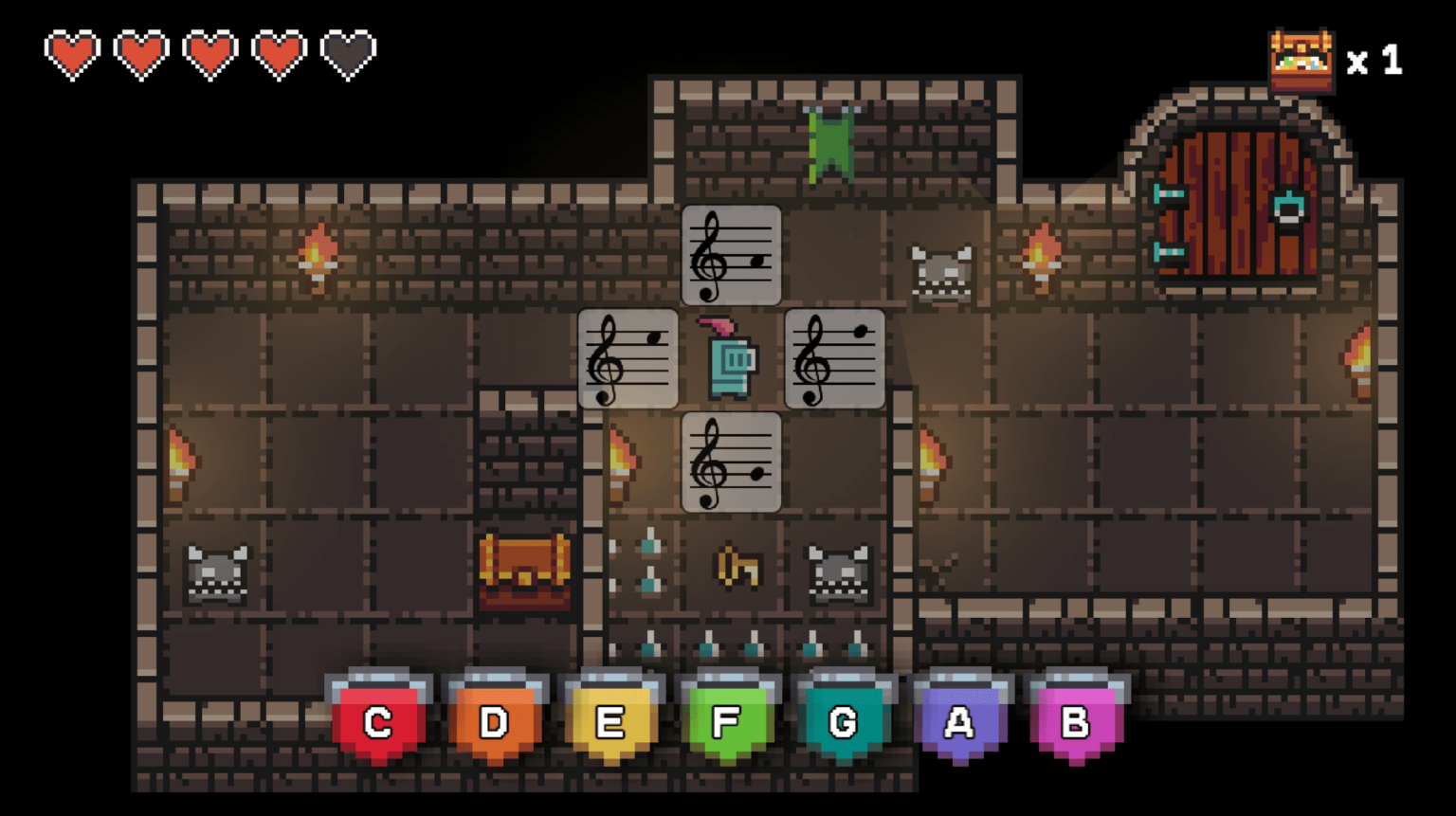
Task: Click the staff card left of the knight
Action: pos(628,359)
